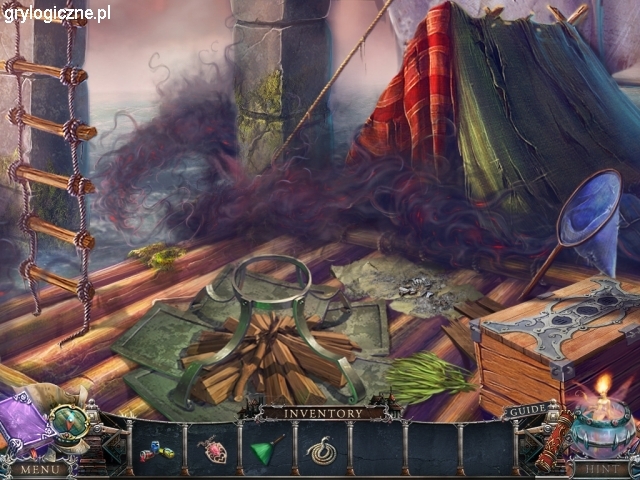Use the Hint candle button
The width and height of the screenshot is (640, 480).
coord(604,468)
